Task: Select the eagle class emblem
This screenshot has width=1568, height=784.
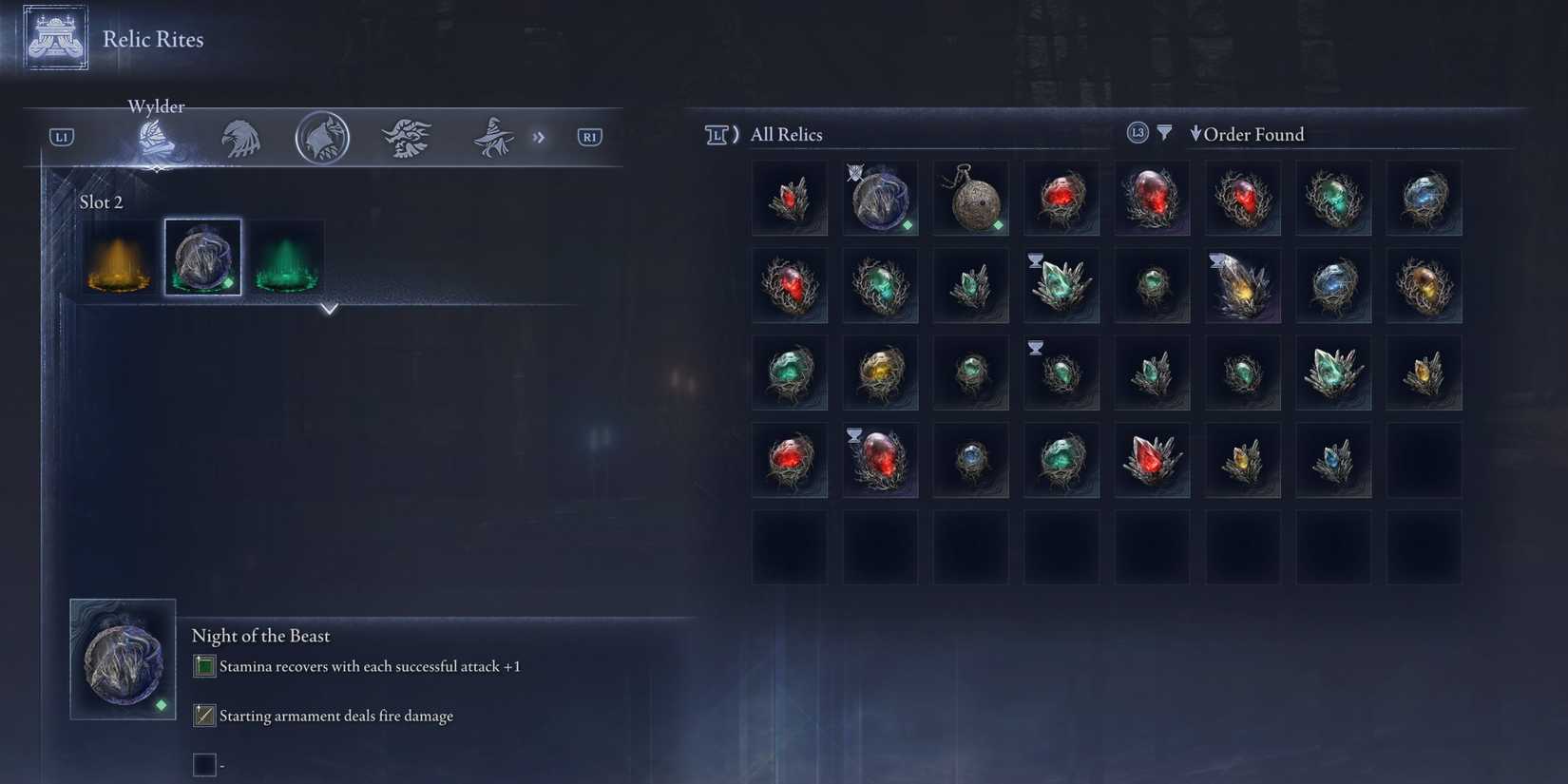Action: 240,137
